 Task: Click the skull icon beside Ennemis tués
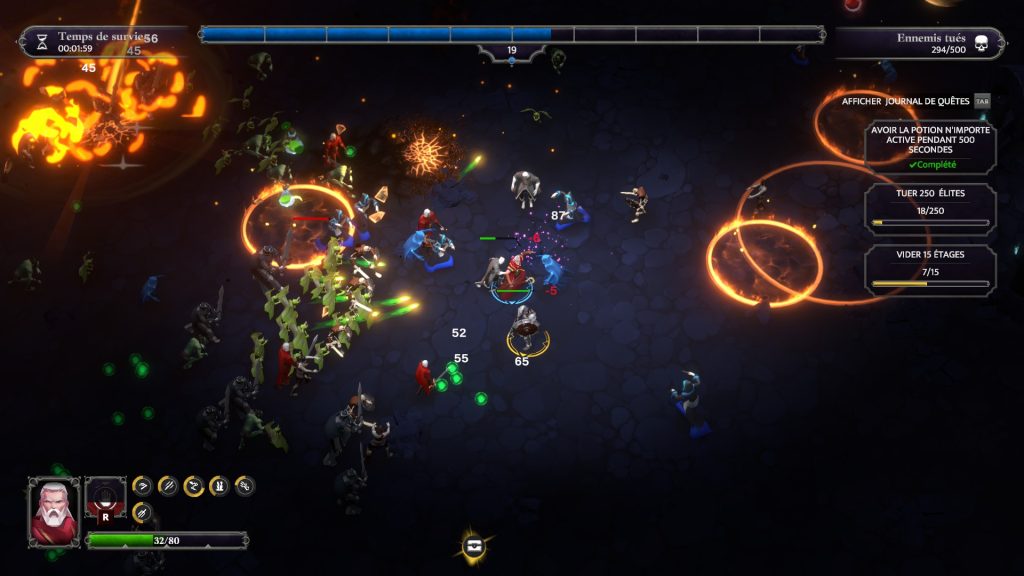tap(981, 43)
